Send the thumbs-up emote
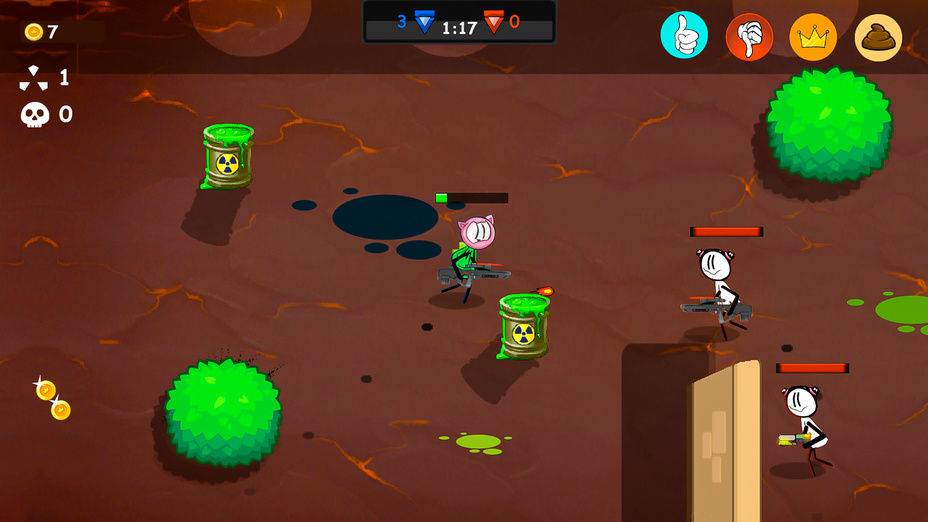928x522 pixels. 684,37
